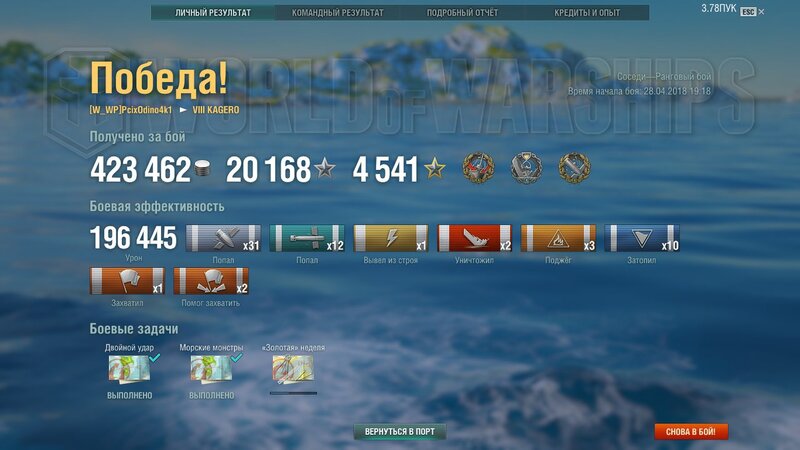The image size is (800, 450).
Task: View the Кредиты и опыт tab
Action: pos(587,13)
